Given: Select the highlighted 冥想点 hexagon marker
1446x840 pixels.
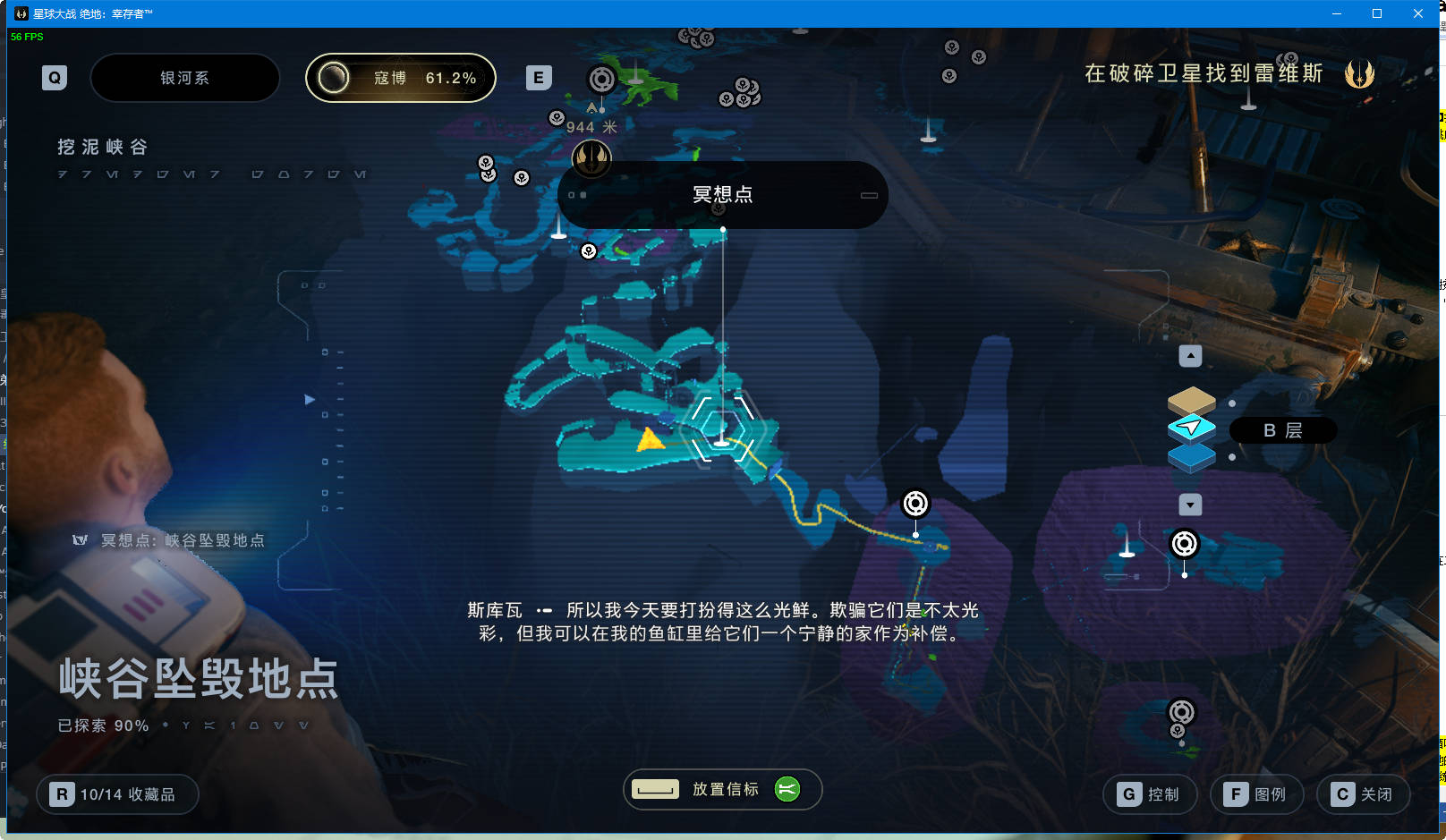Looking at the screenshot, I should click(x=722, y=428).
